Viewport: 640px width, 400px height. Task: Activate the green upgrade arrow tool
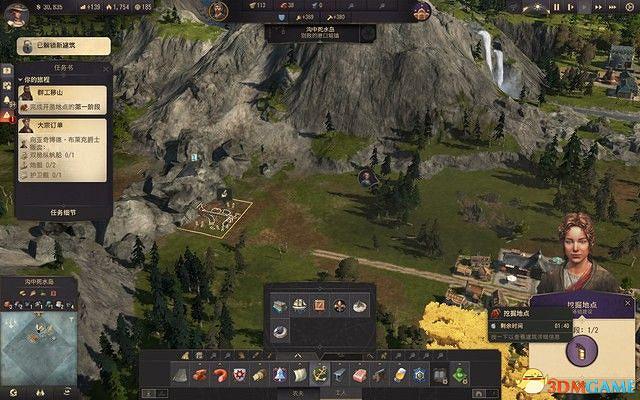(x=458, y=375)
